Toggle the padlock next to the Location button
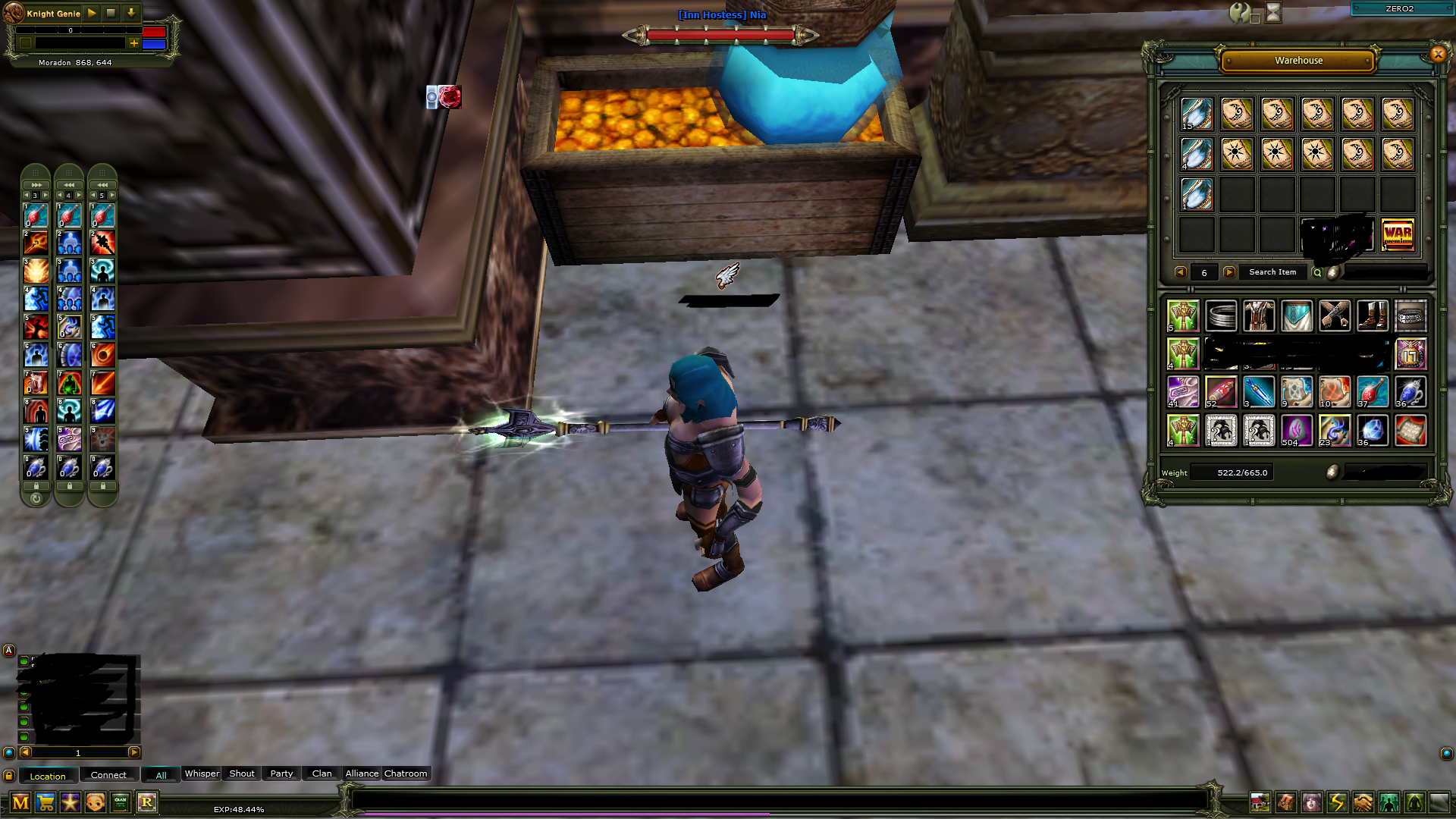The image size is (1456, 819). tap(8, 774)
